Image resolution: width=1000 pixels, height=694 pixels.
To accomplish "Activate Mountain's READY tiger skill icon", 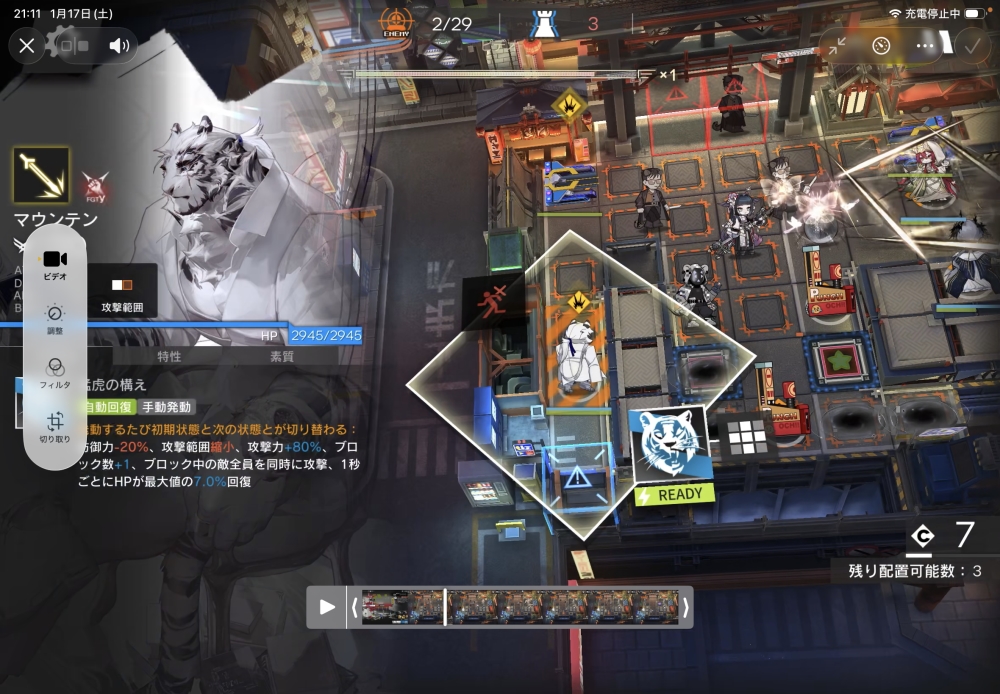I will tap(671, 447).
